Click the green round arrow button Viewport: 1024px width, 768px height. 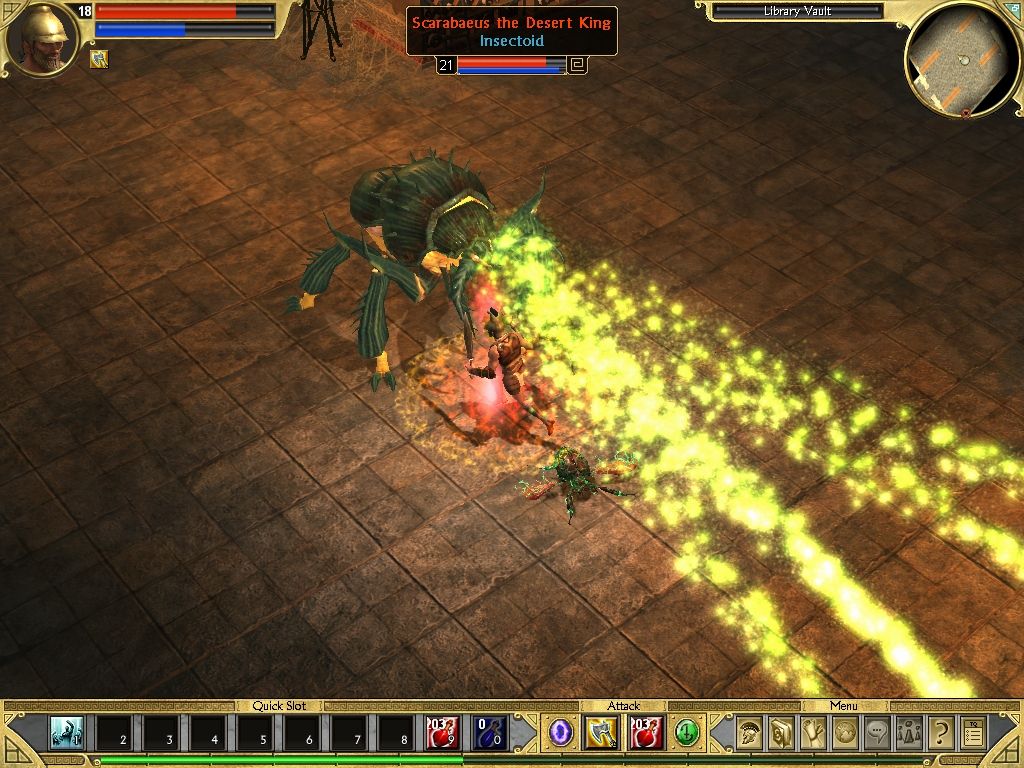(x=686, y=733)
